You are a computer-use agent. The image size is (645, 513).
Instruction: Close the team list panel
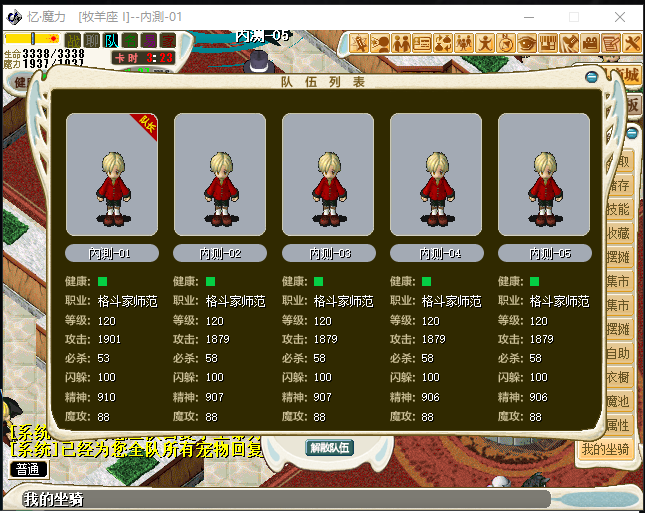coord(592,77)
